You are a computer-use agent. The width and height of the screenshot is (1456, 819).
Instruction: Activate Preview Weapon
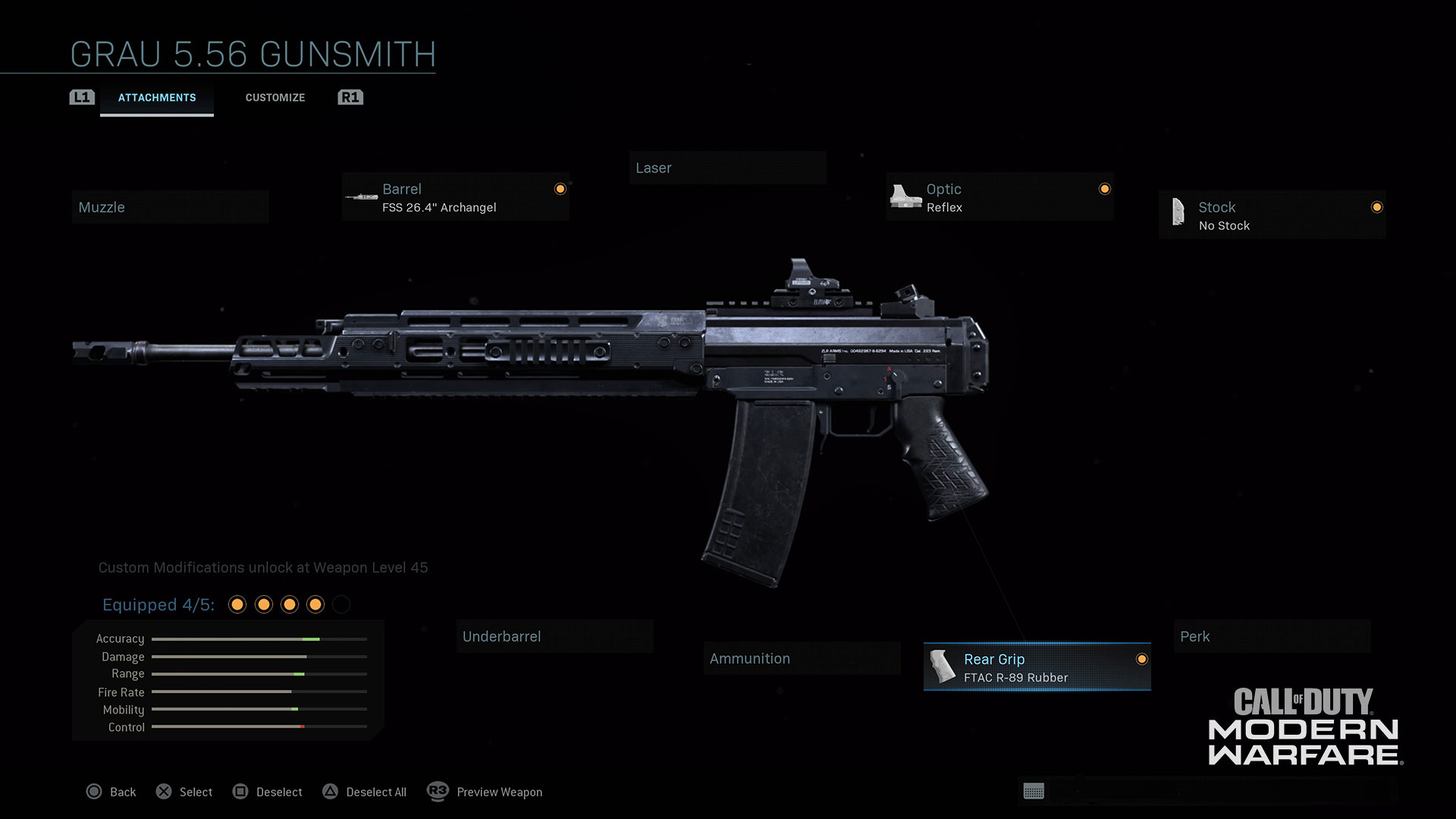(485, 792)
